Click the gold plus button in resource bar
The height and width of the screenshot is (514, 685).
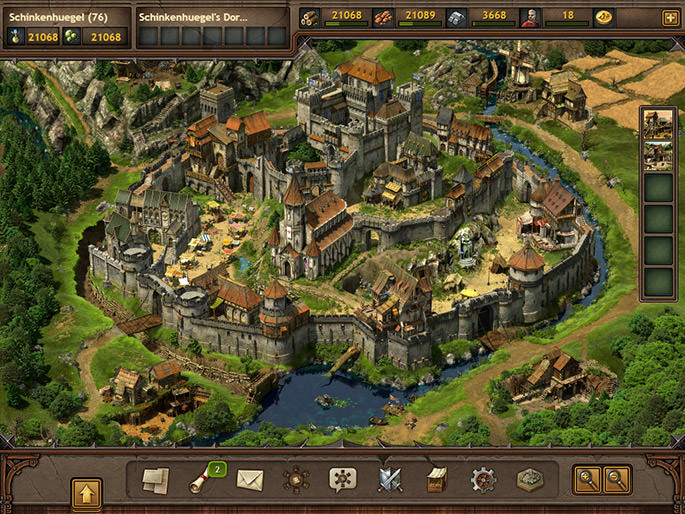669,17
